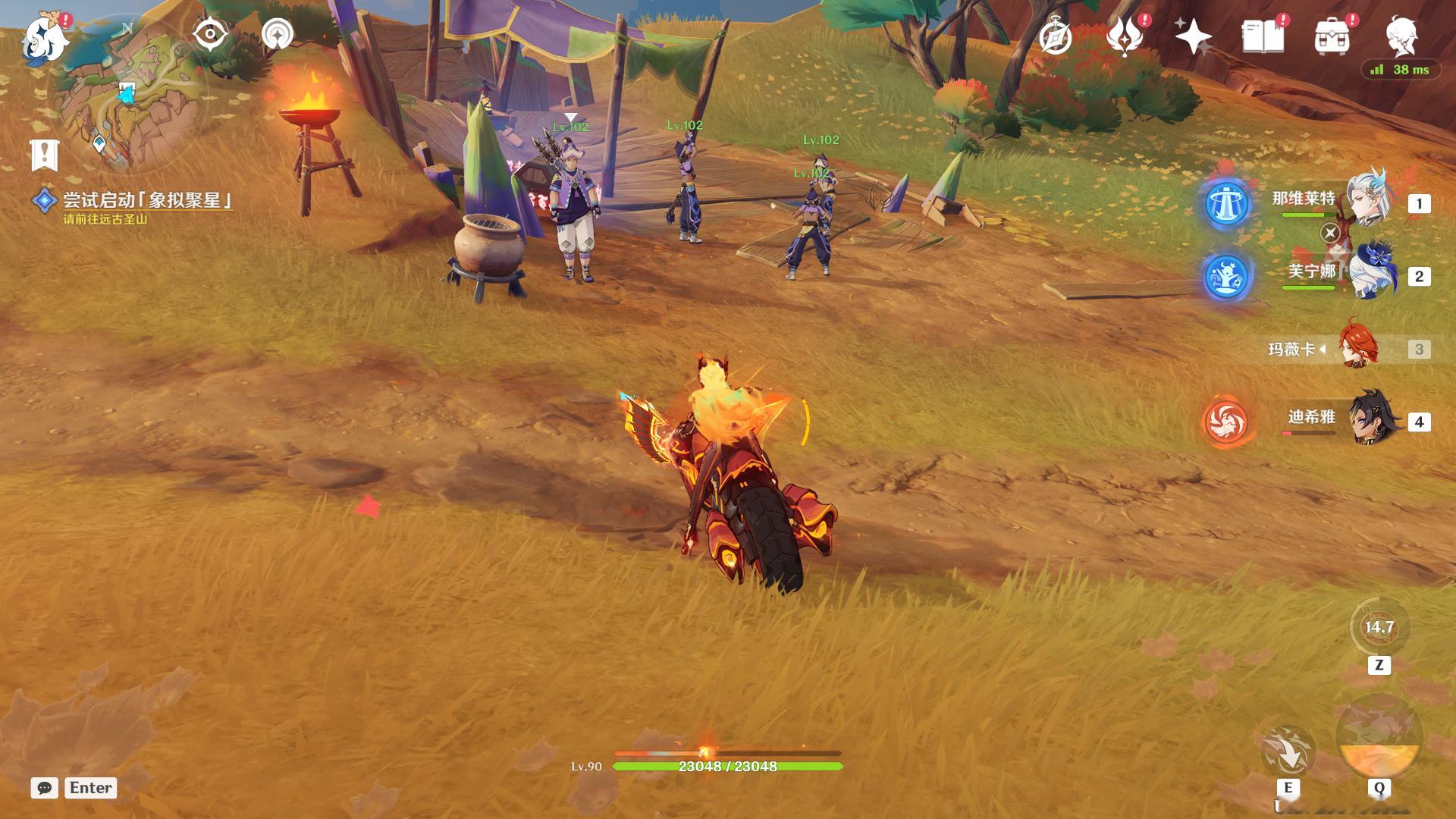
Task: Open the wish star icon
Action: [x=1193, y=36]
